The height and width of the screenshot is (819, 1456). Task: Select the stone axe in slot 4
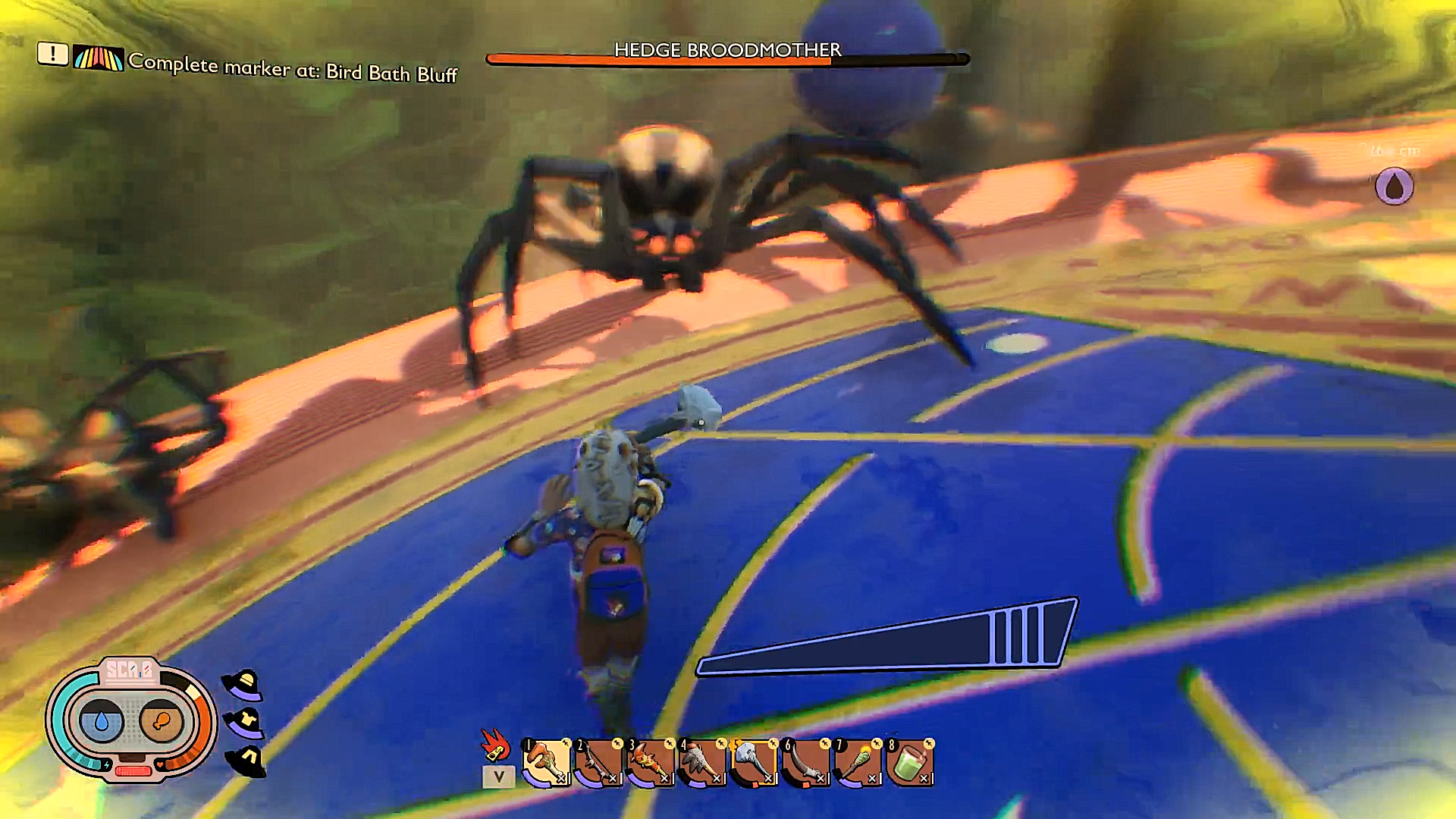[702, 762]
